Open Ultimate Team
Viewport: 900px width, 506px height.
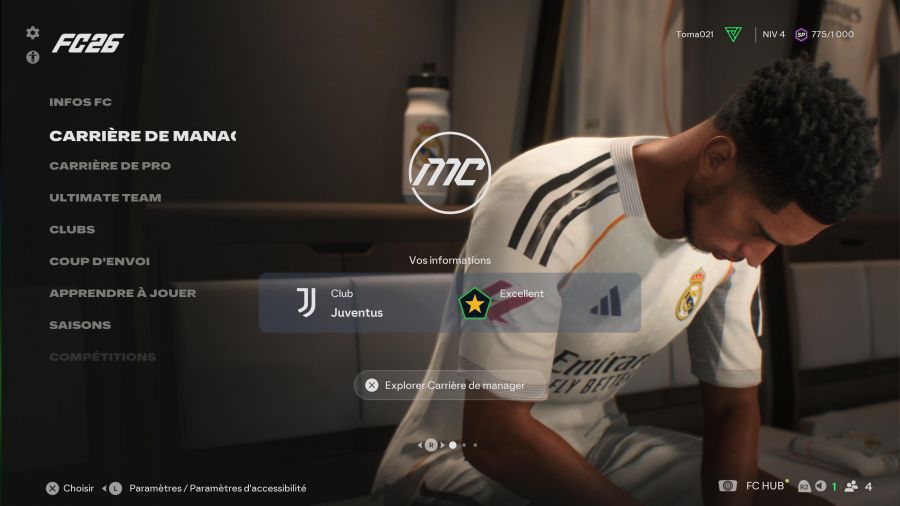(105, 198)
